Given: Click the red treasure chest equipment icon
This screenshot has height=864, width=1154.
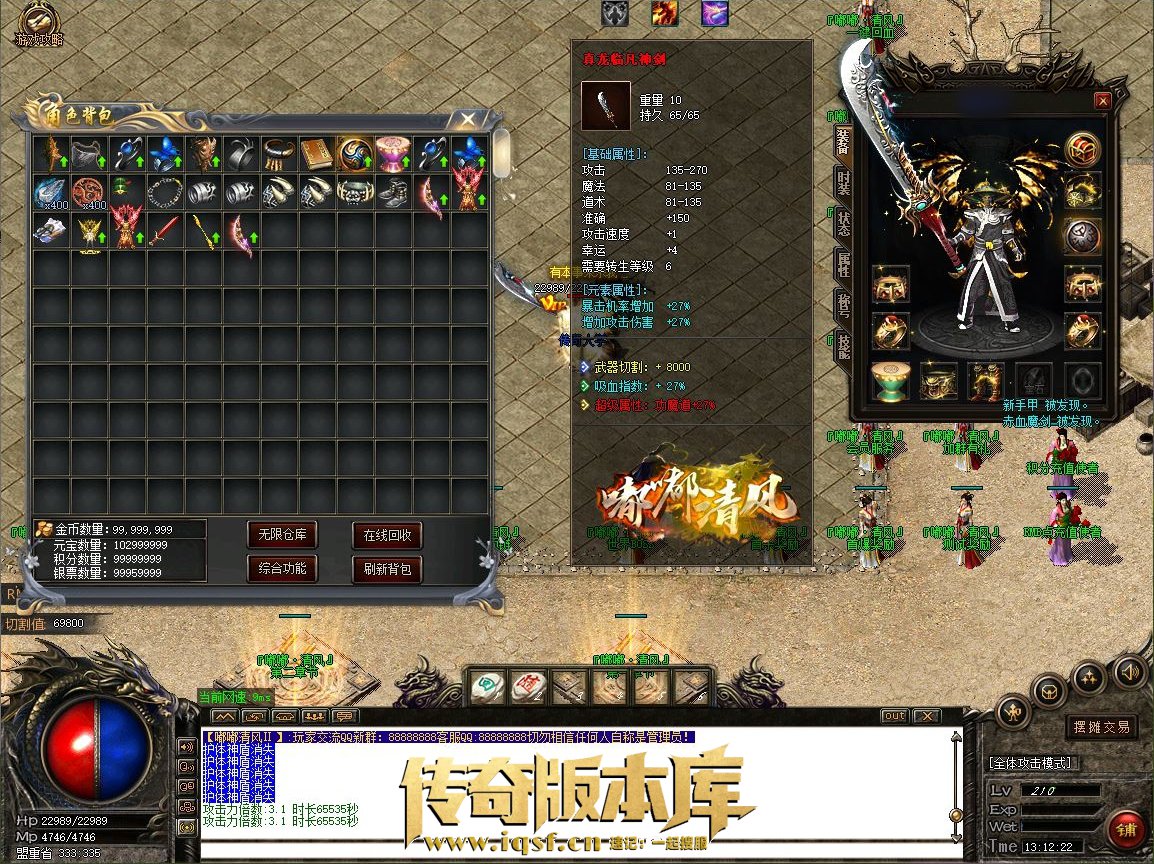Looking at the screenshot, I should (x=1082, y=150).
